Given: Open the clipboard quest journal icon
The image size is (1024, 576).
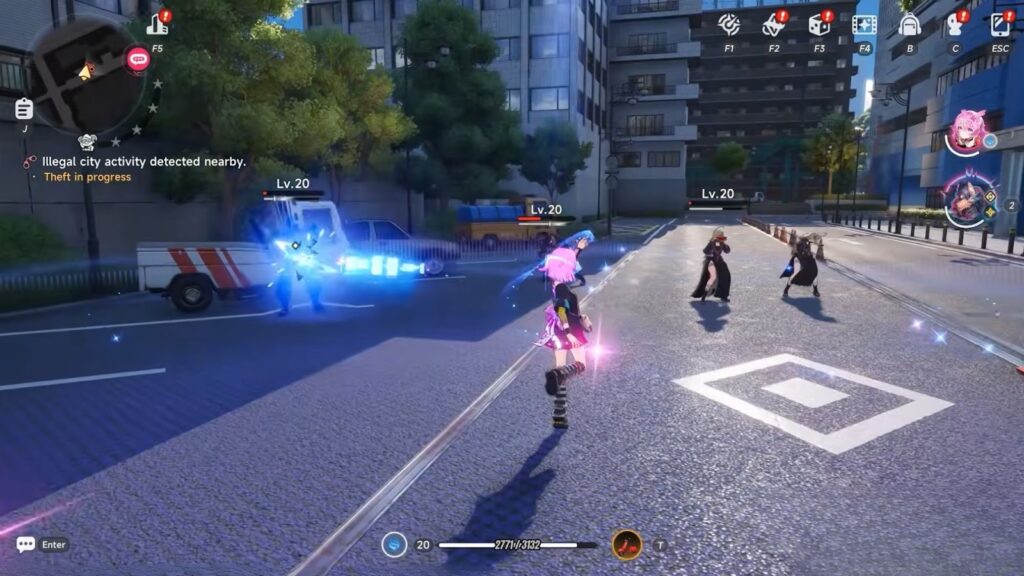Looking at the screenshot, I should [x=23, y=109].
